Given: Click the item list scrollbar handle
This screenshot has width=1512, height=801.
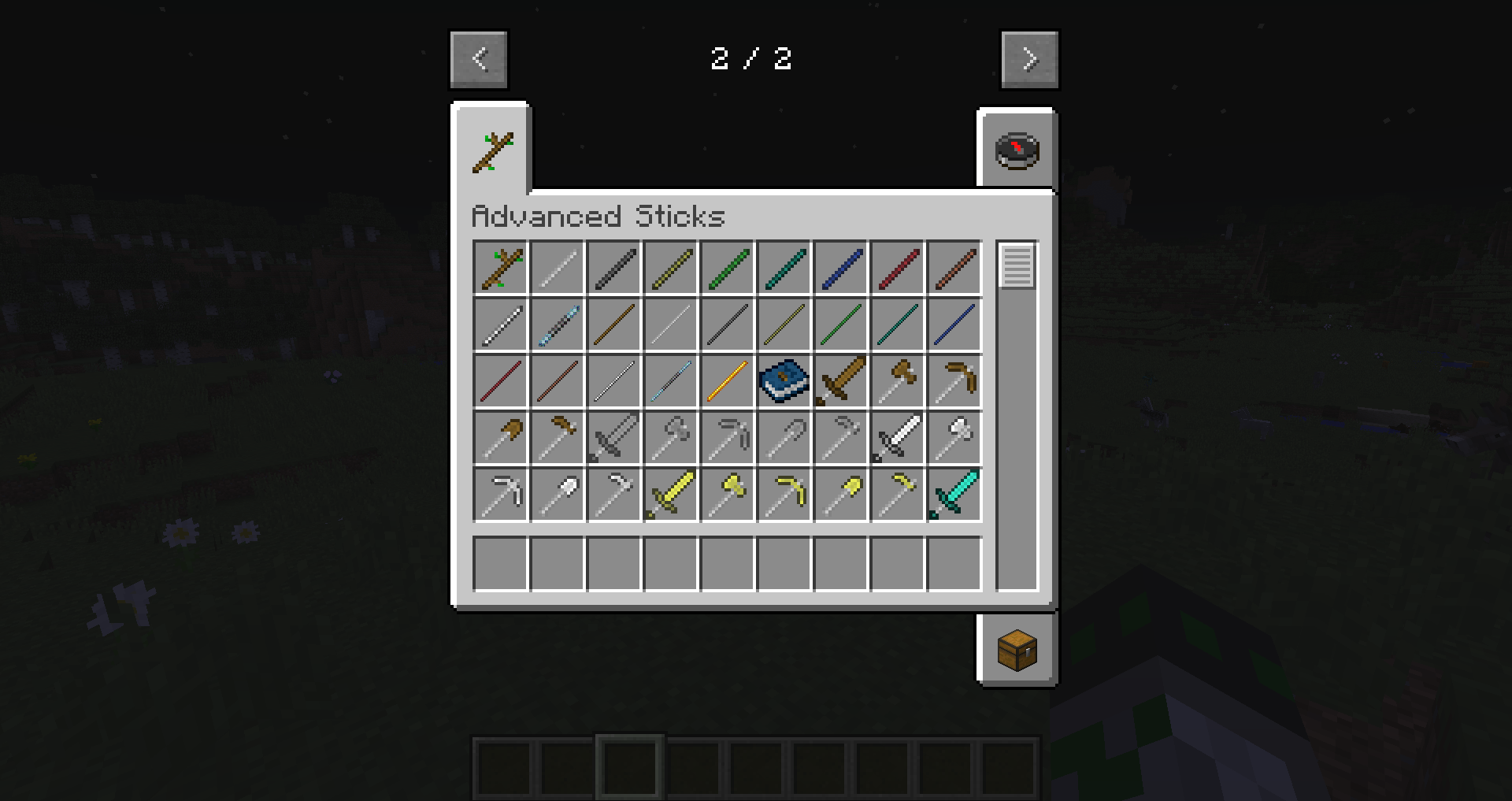Looking at the screenshot, I should (1017, 266).
